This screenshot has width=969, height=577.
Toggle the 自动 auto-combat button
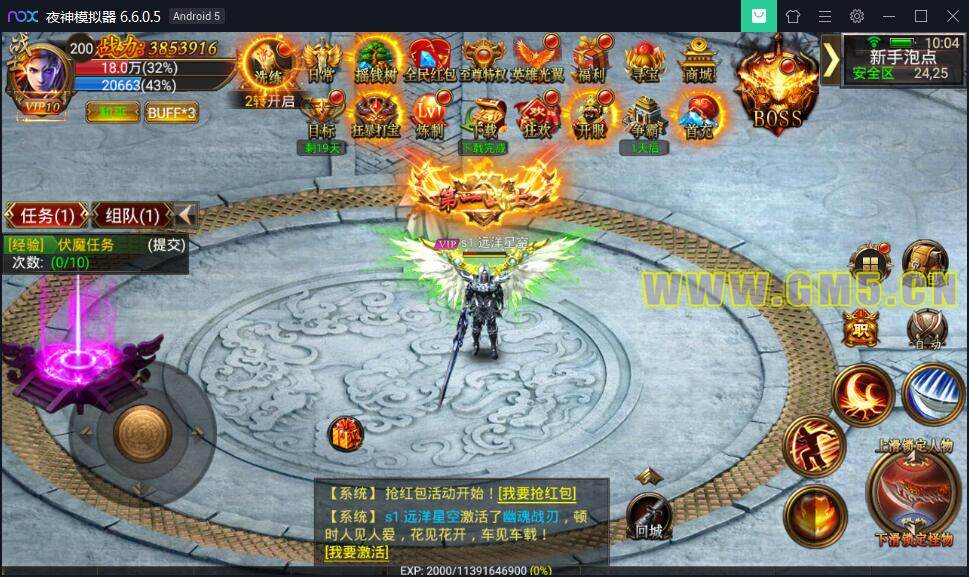coord(925,329)
